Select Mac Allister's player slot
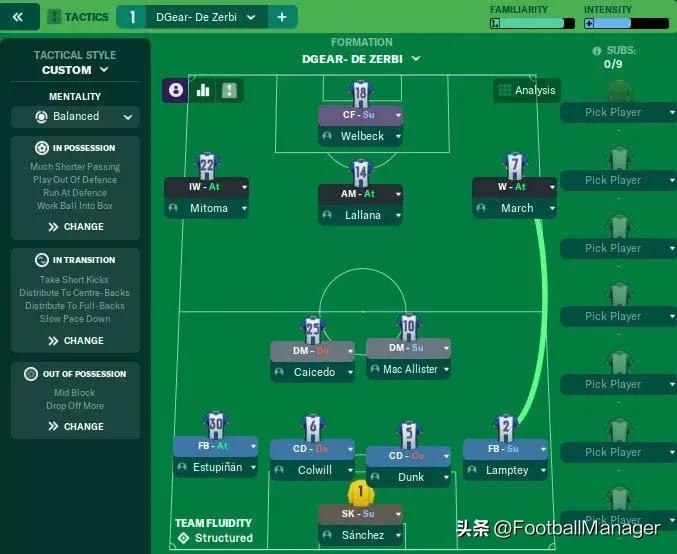 [x=409, y=370]
